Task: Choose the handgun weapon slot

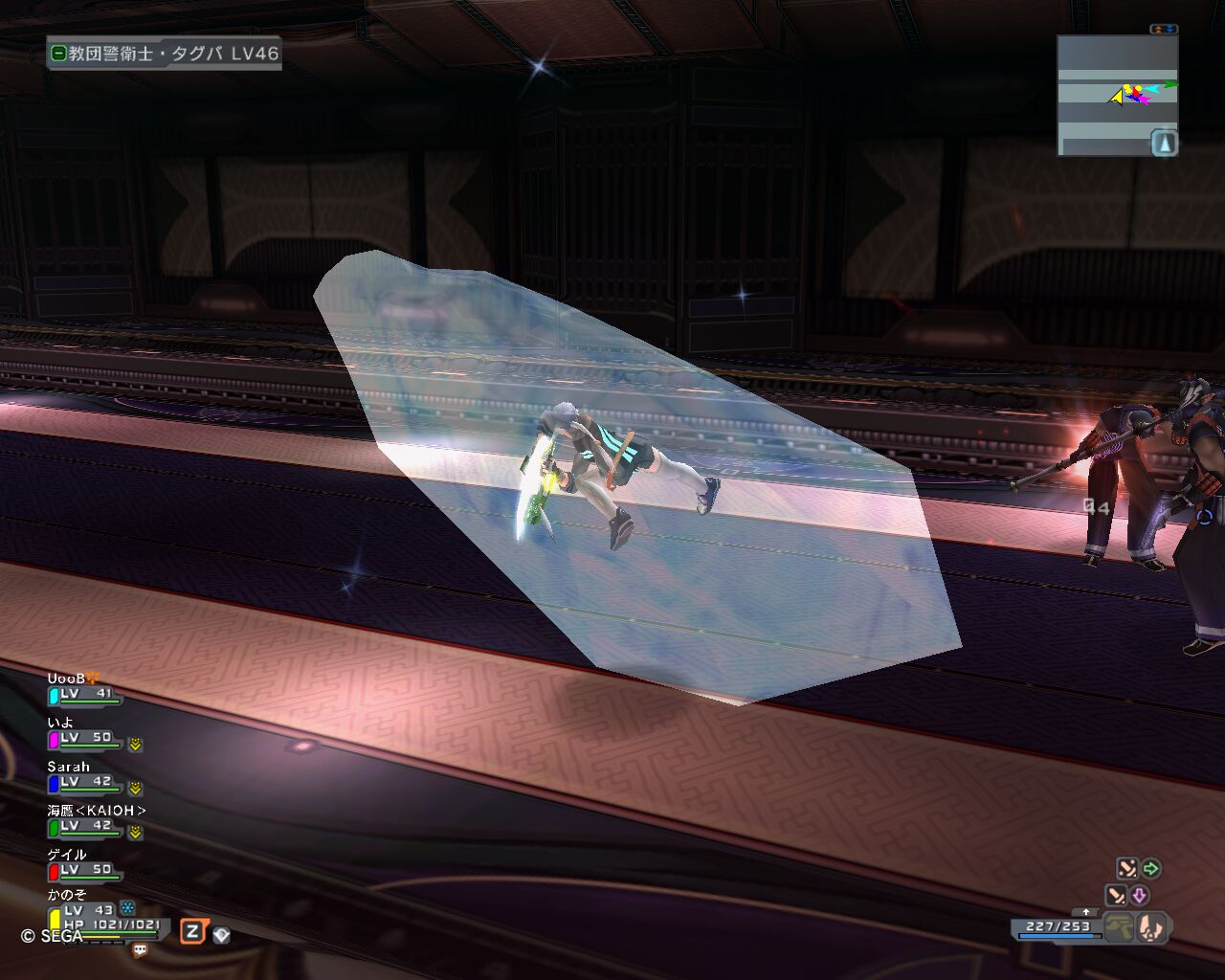Action: (x=1121, y=926)
